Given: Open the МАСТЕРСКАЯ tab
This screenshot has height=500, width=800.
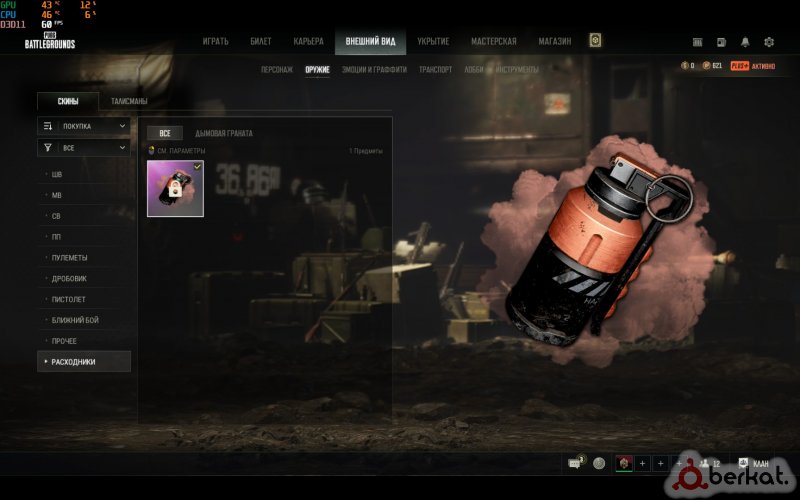Looking at the screenshot, I should (x=494, y=41).
